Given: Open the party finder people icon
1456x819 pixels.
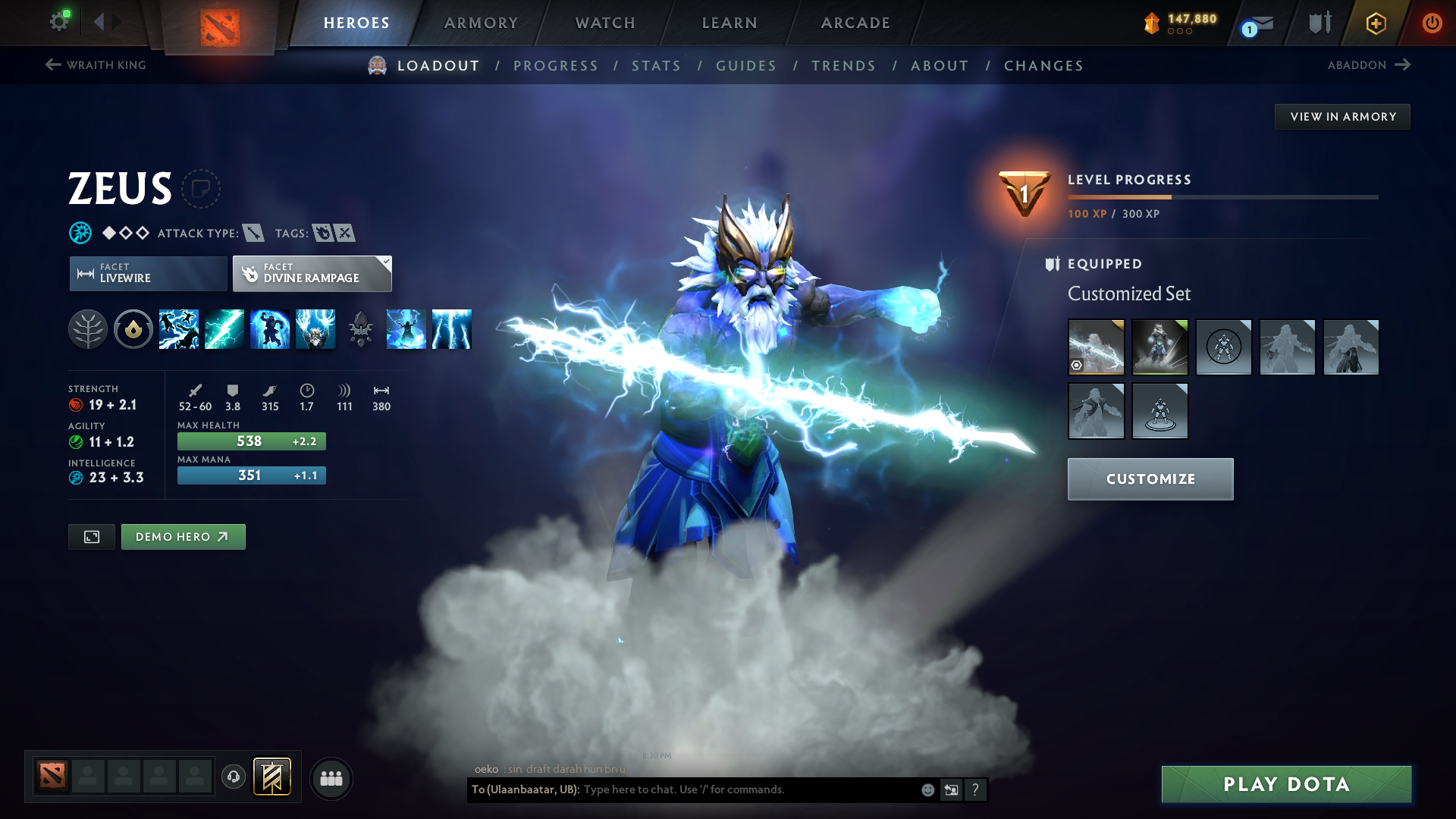Looking at the screenshot, I should pyautogui.click(x=331, y=778).
